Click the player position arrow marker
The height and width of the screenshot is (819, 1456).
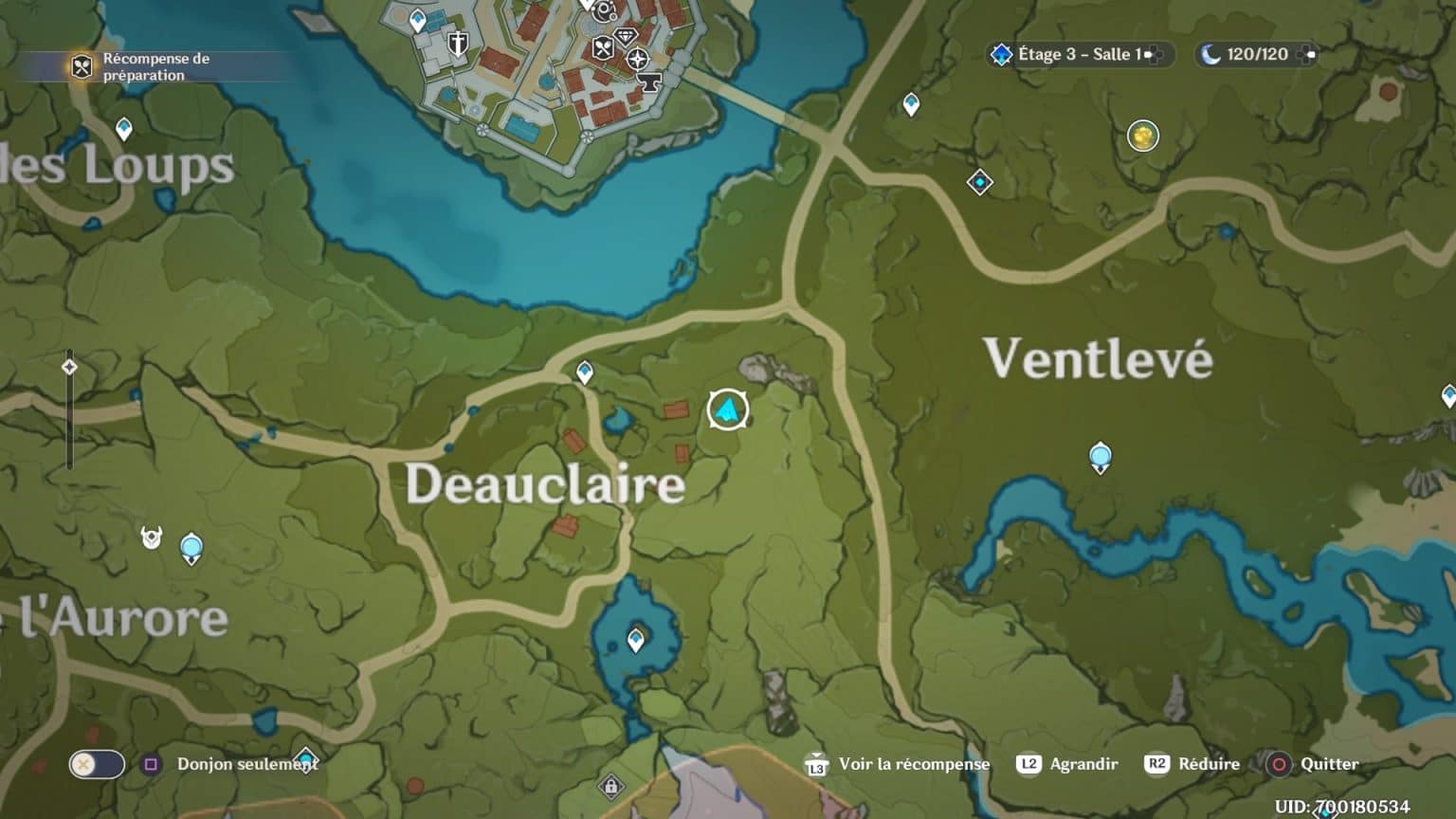pyautogui.click(x=727, y=409)
